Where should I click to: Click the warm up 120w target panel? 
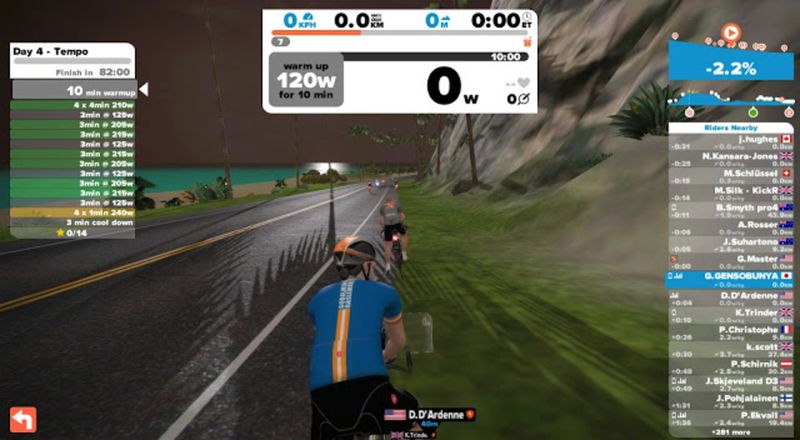click(305, 80)
